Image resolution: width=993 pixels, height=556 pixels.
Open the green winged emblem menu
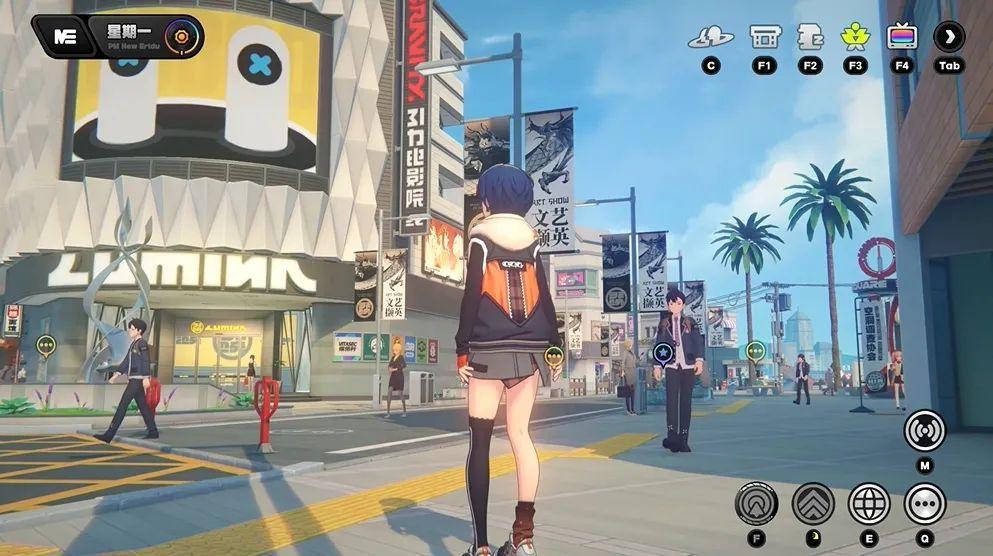(x=855, y=38)
